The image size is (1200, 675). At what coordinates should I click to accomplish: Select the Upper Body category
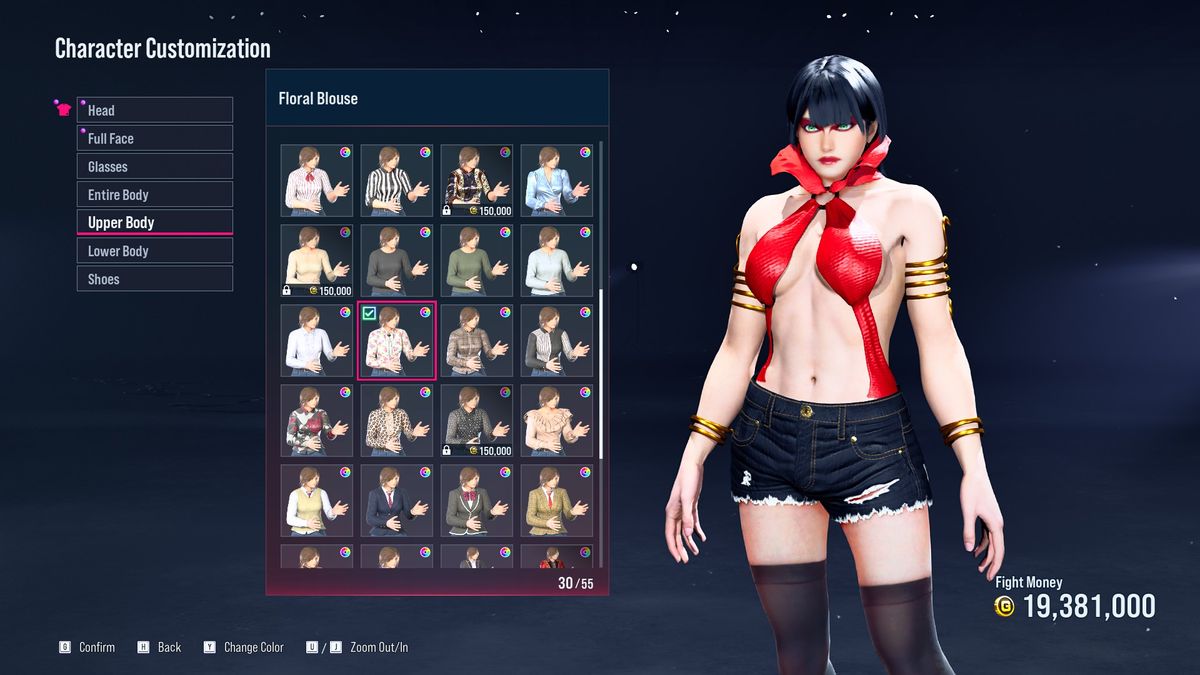point(155,222)
